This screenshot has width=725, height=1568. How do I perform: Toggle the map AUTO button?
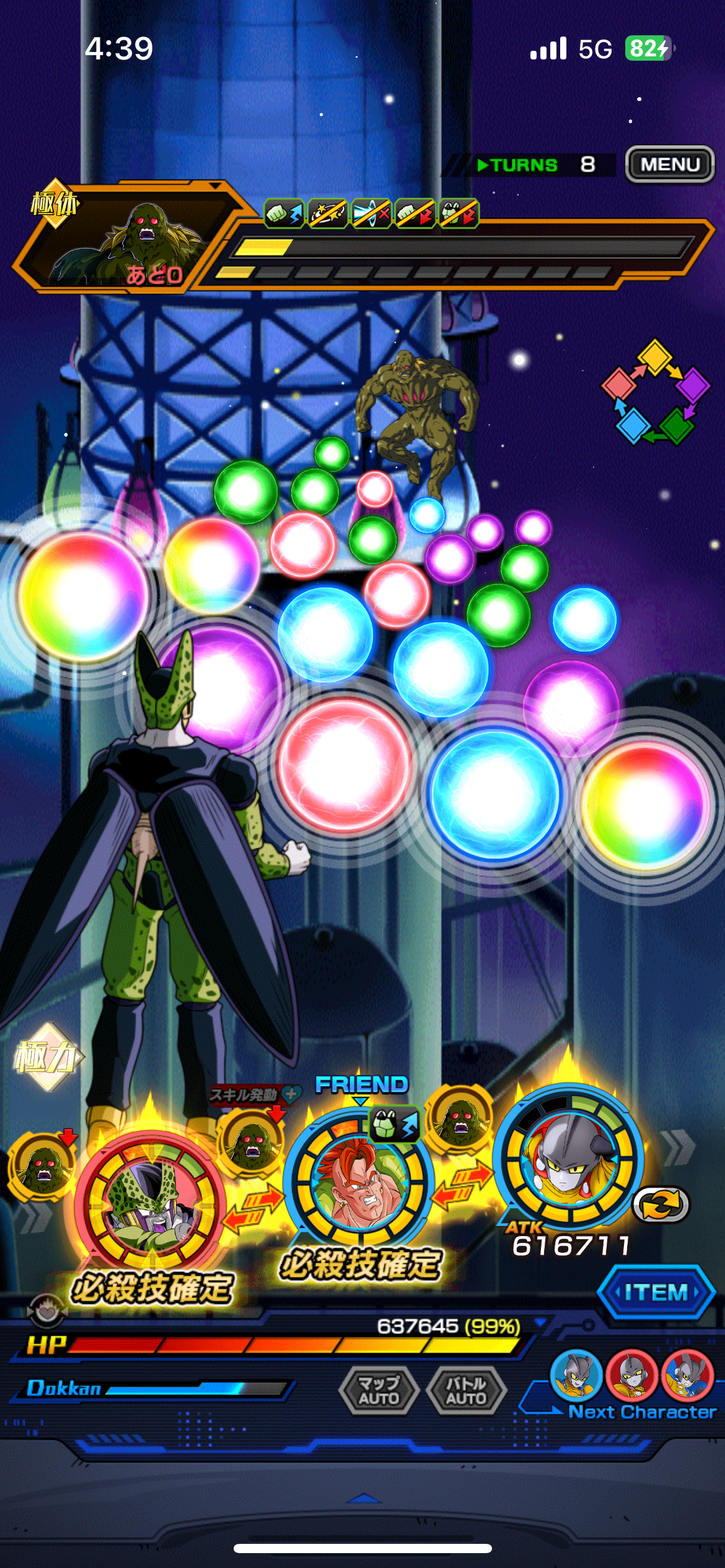(379, 1391)
